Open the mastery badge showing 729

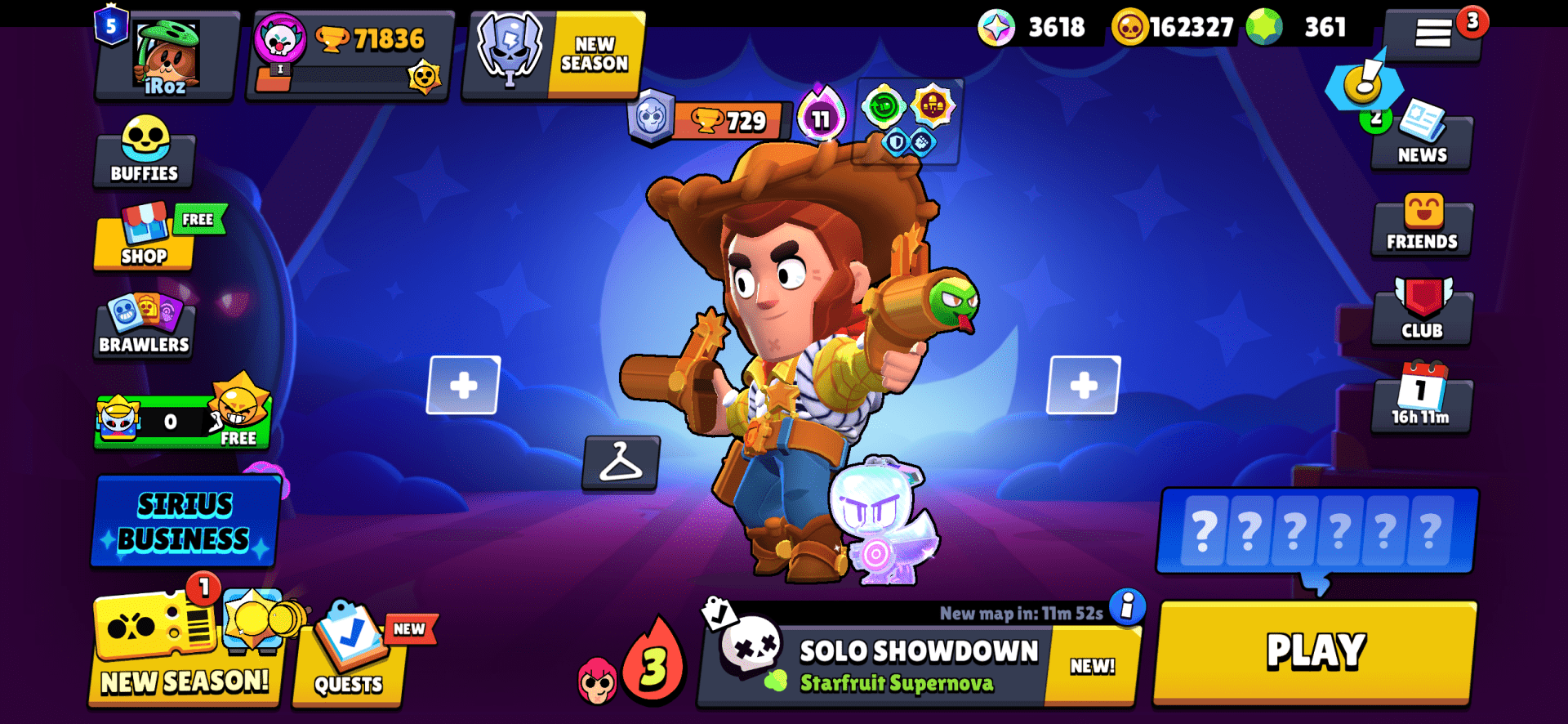pyautogui.click(x=704, y=123)
